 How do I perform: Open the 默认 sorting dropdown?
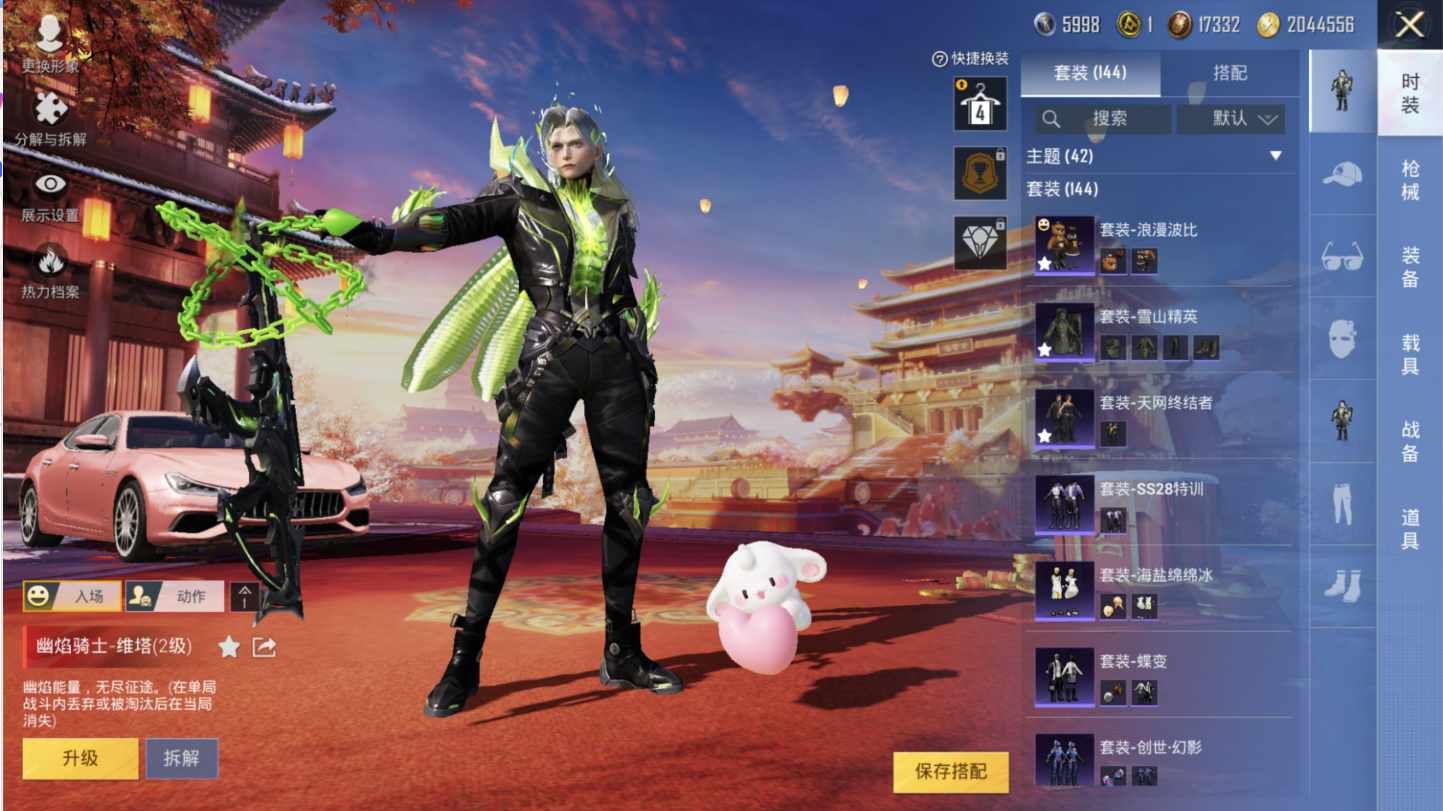coord(1231,119)
